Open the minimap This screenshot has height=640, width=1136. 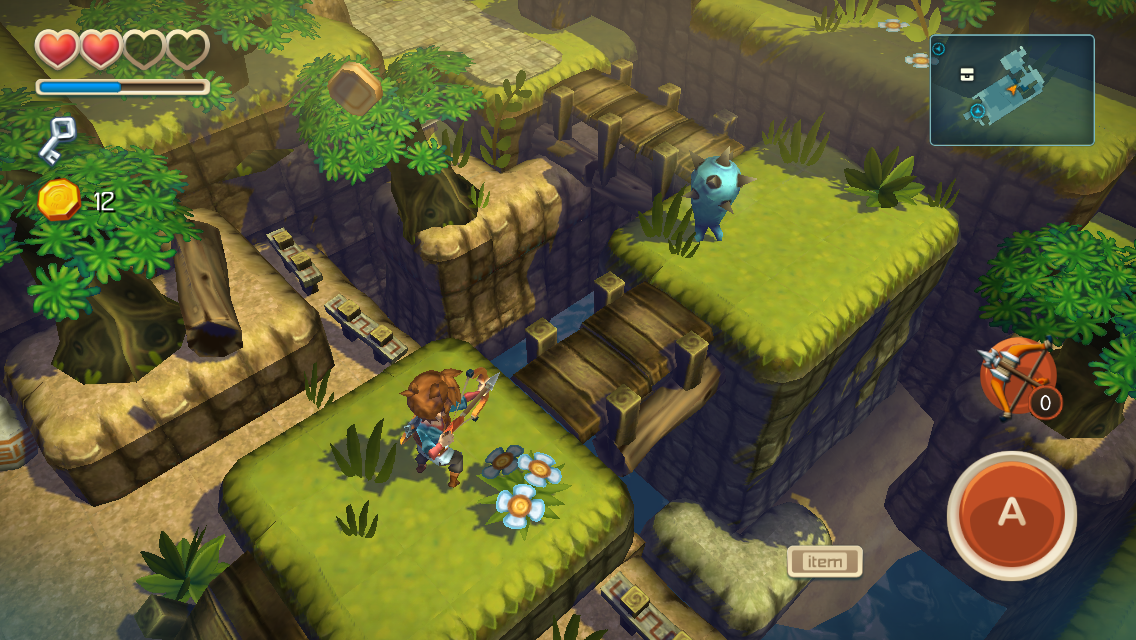point(1011,90)
